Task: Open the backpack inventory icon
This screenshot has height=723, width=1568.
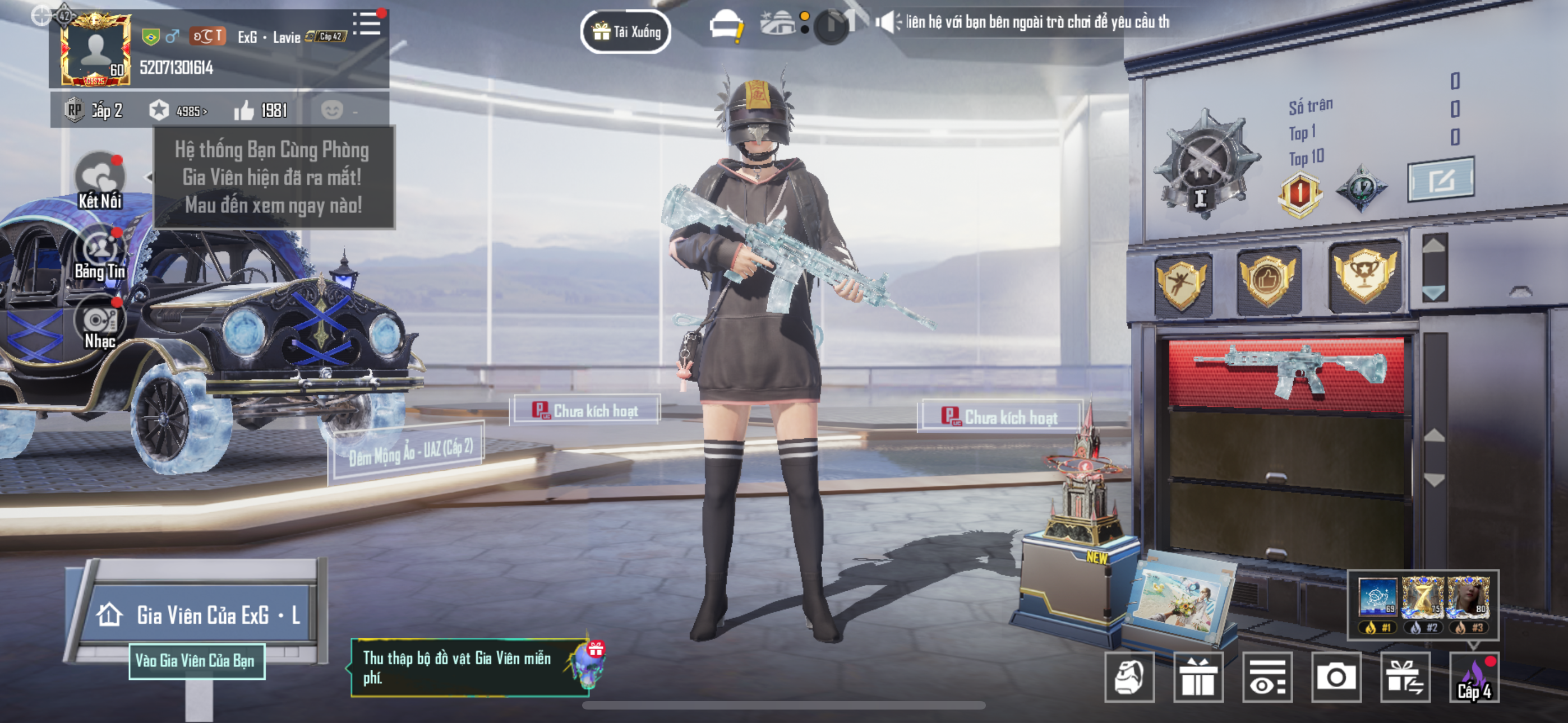Action: click(1129, 676)
